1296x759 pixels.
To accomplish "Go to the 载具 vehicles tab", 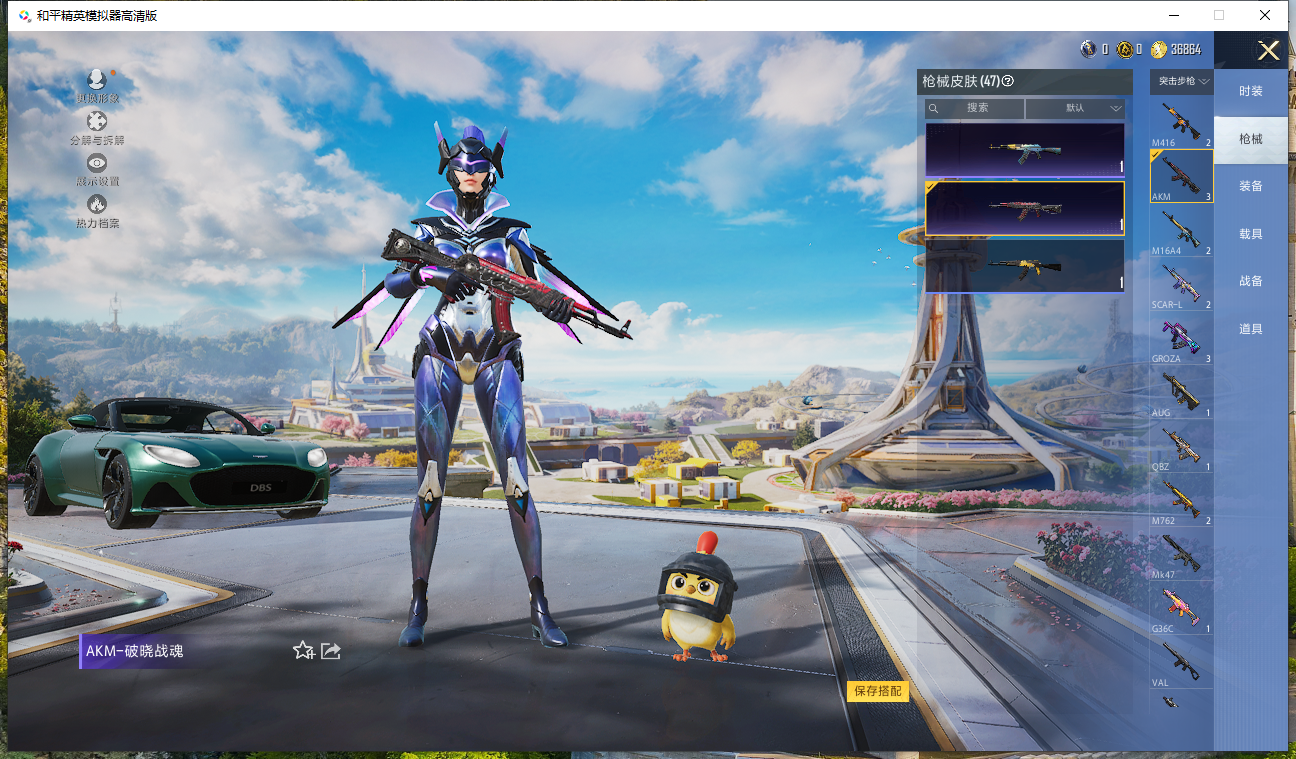I will coord(1250,234).
